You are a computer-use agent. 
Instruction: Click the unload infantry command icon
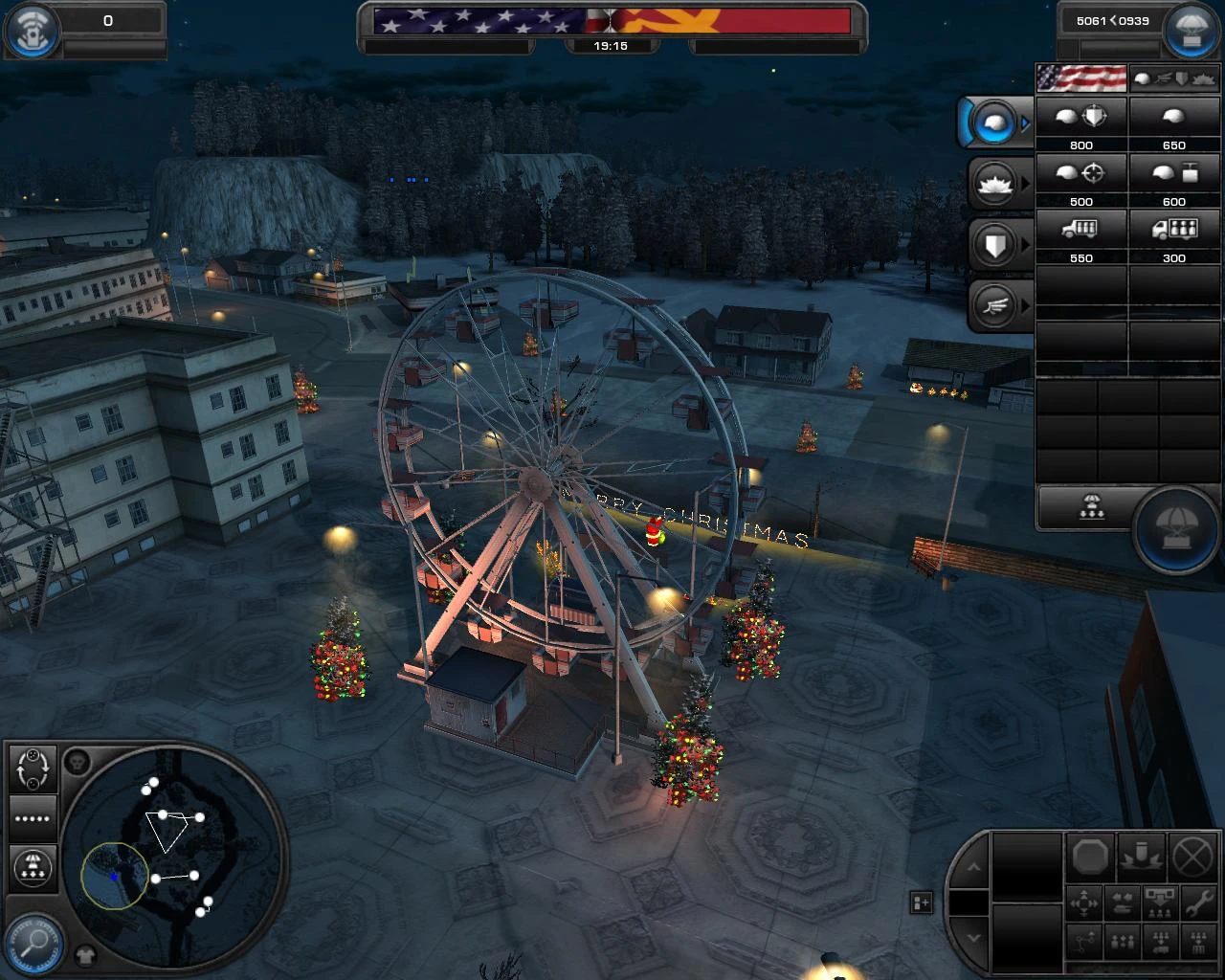(1159, 903)
